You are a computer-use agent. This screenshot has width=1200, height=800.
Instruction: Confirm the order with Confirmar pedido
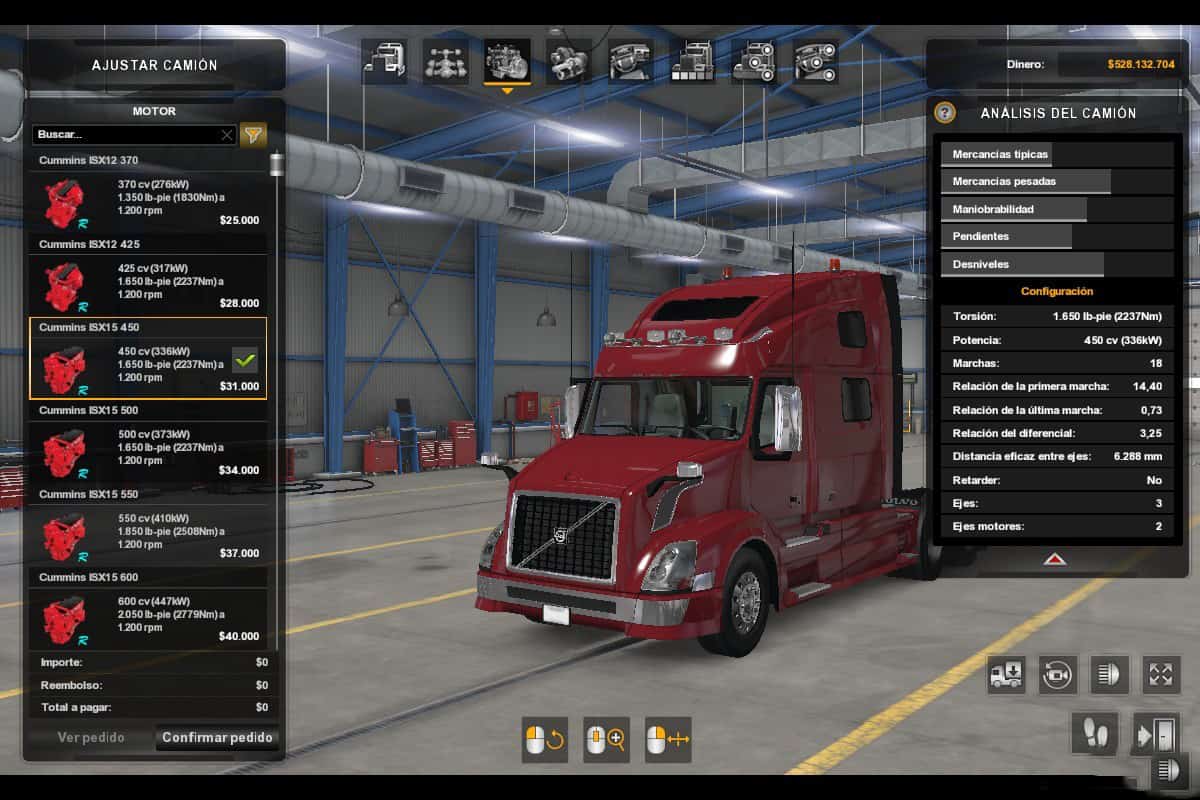217,738
